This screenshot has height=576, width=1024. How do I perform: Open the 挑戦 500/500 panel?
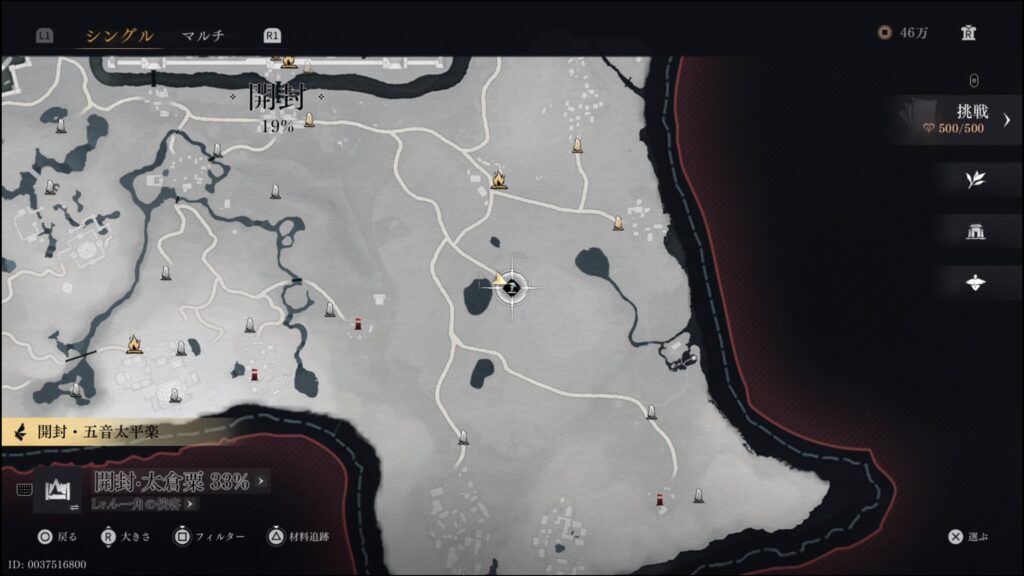click(956, 120)
